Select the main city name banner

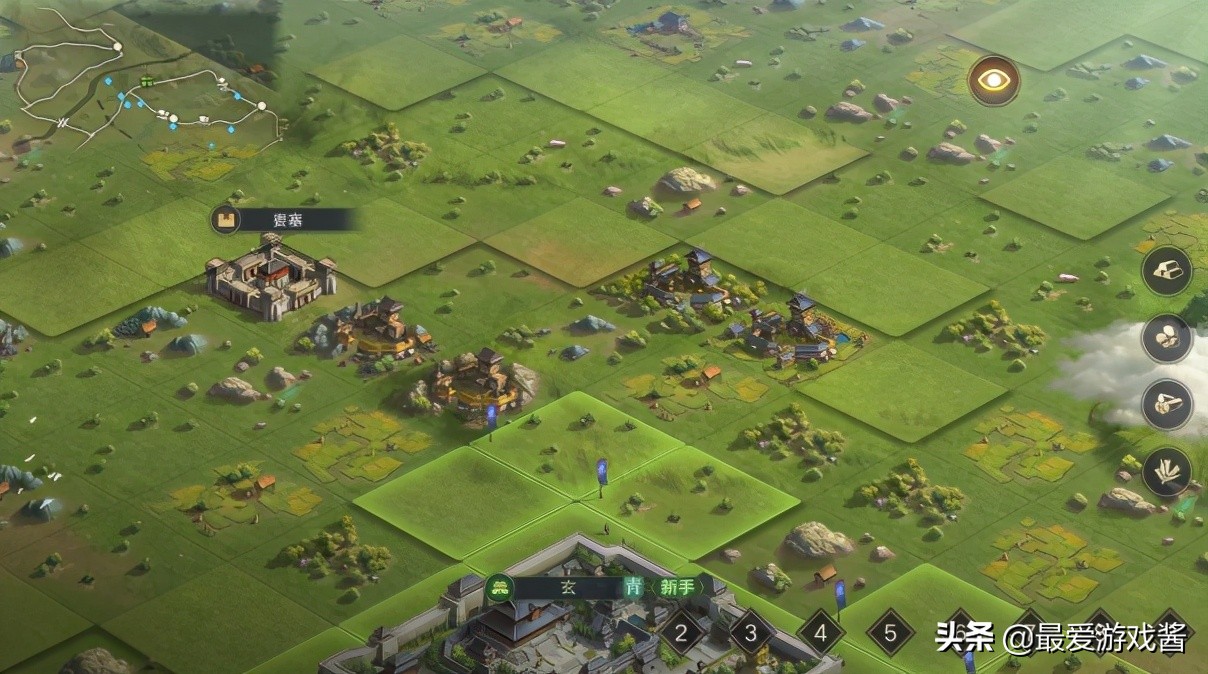click(x=566, y=587)
